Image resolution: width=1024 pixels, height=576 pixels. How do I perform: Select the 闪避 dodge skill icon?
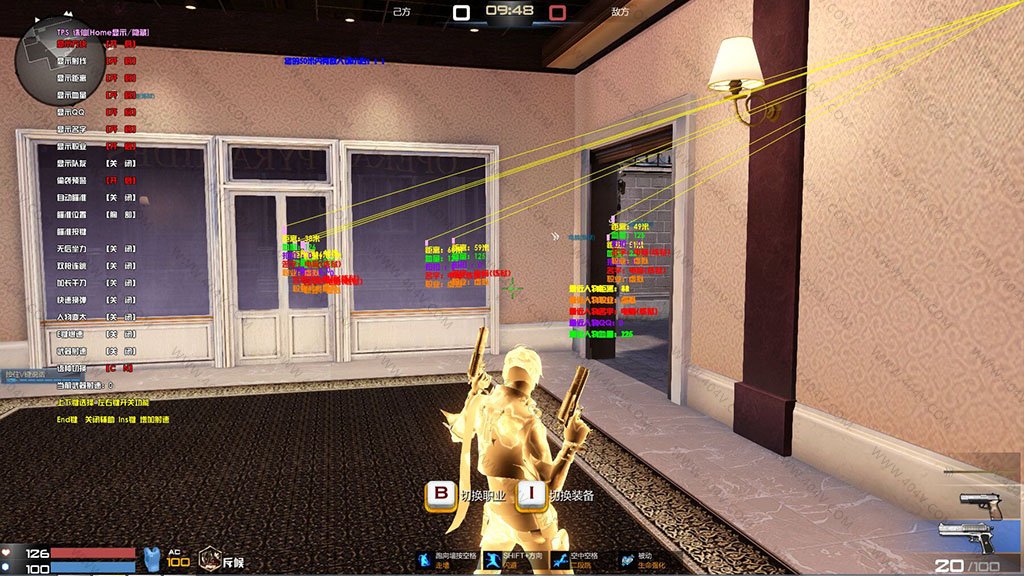[493, 559]
